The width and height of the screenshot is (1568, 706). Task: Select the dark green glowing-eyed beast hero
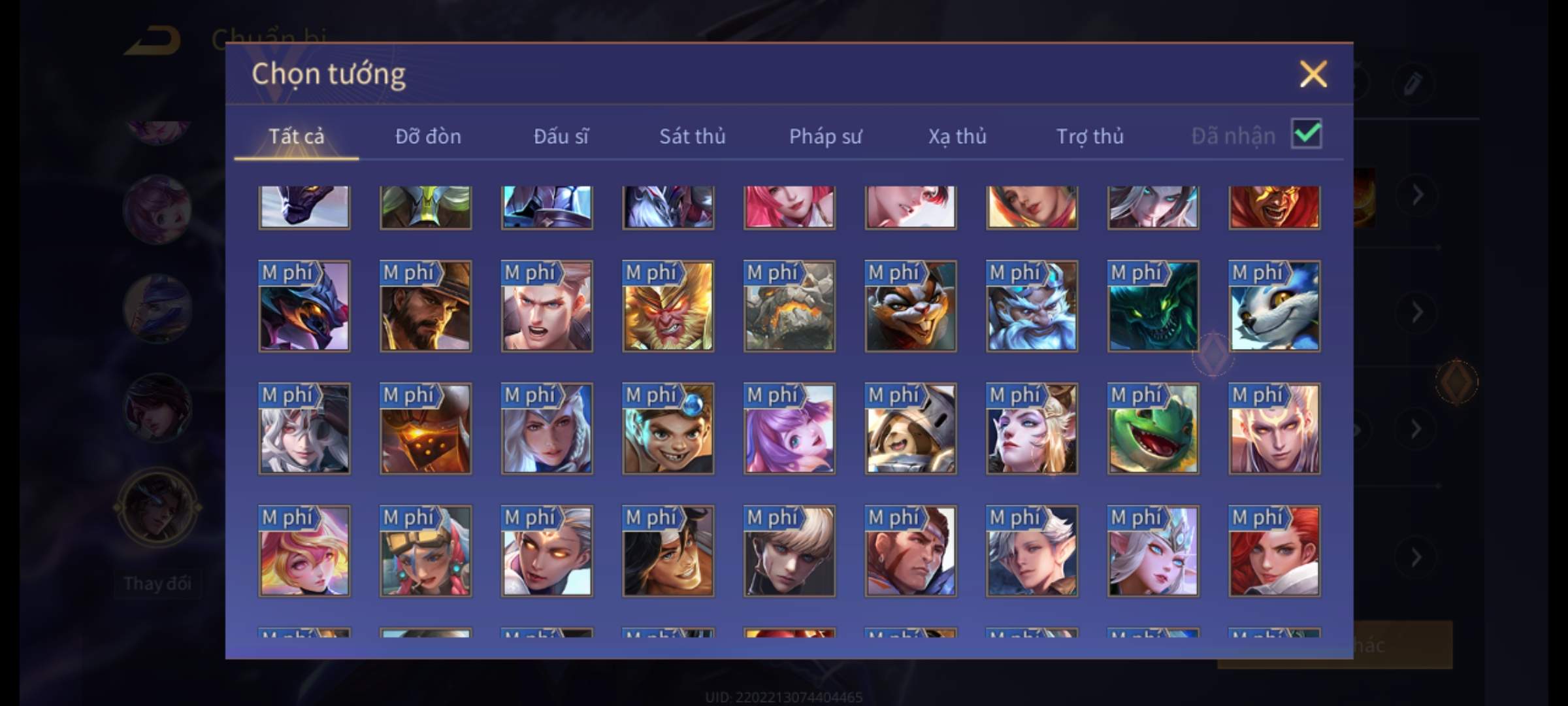pos(1153,307)
